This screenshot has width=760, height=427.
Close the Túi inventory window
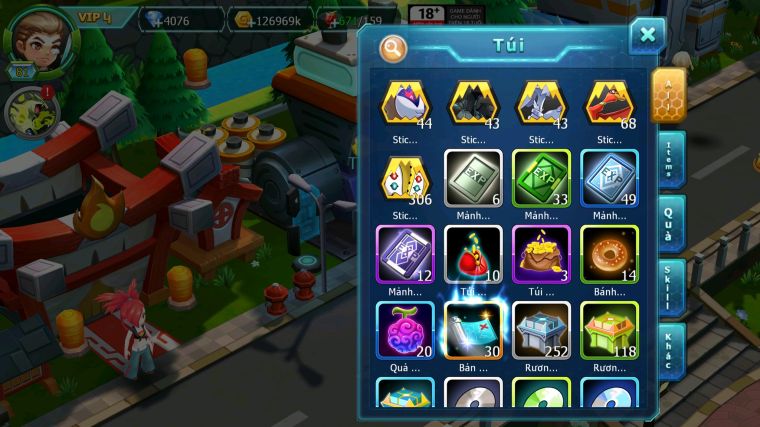[x=647, y=36]
